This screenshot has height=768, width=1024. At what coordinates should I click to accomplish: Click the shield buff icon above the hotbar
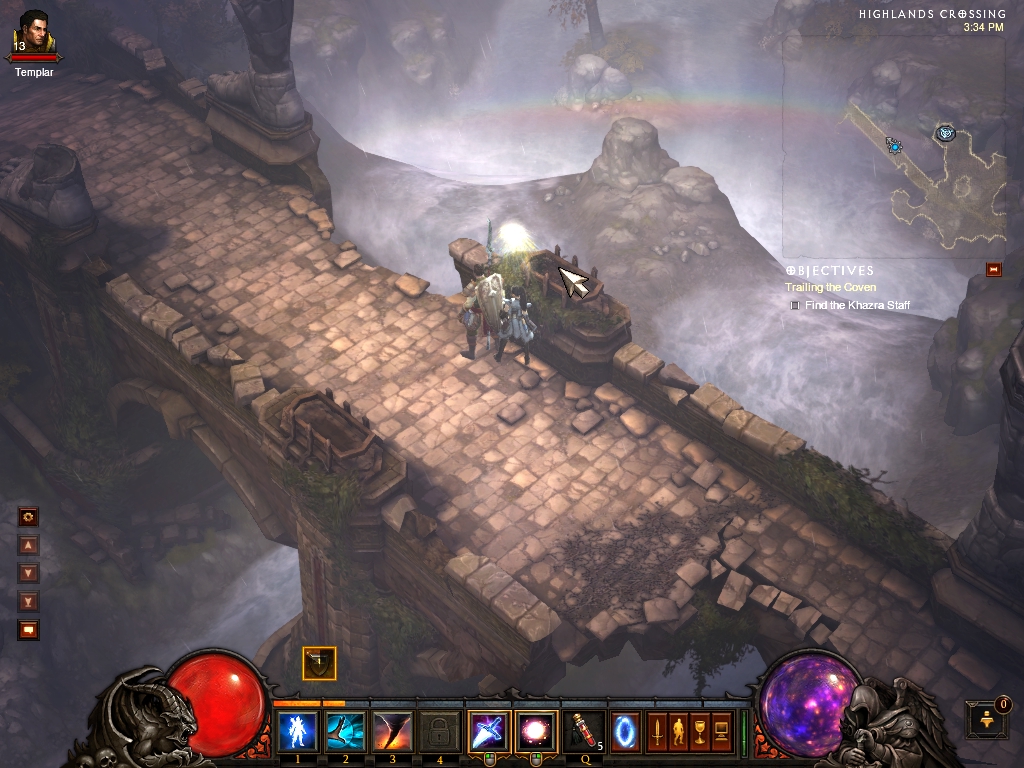point(319,663)
